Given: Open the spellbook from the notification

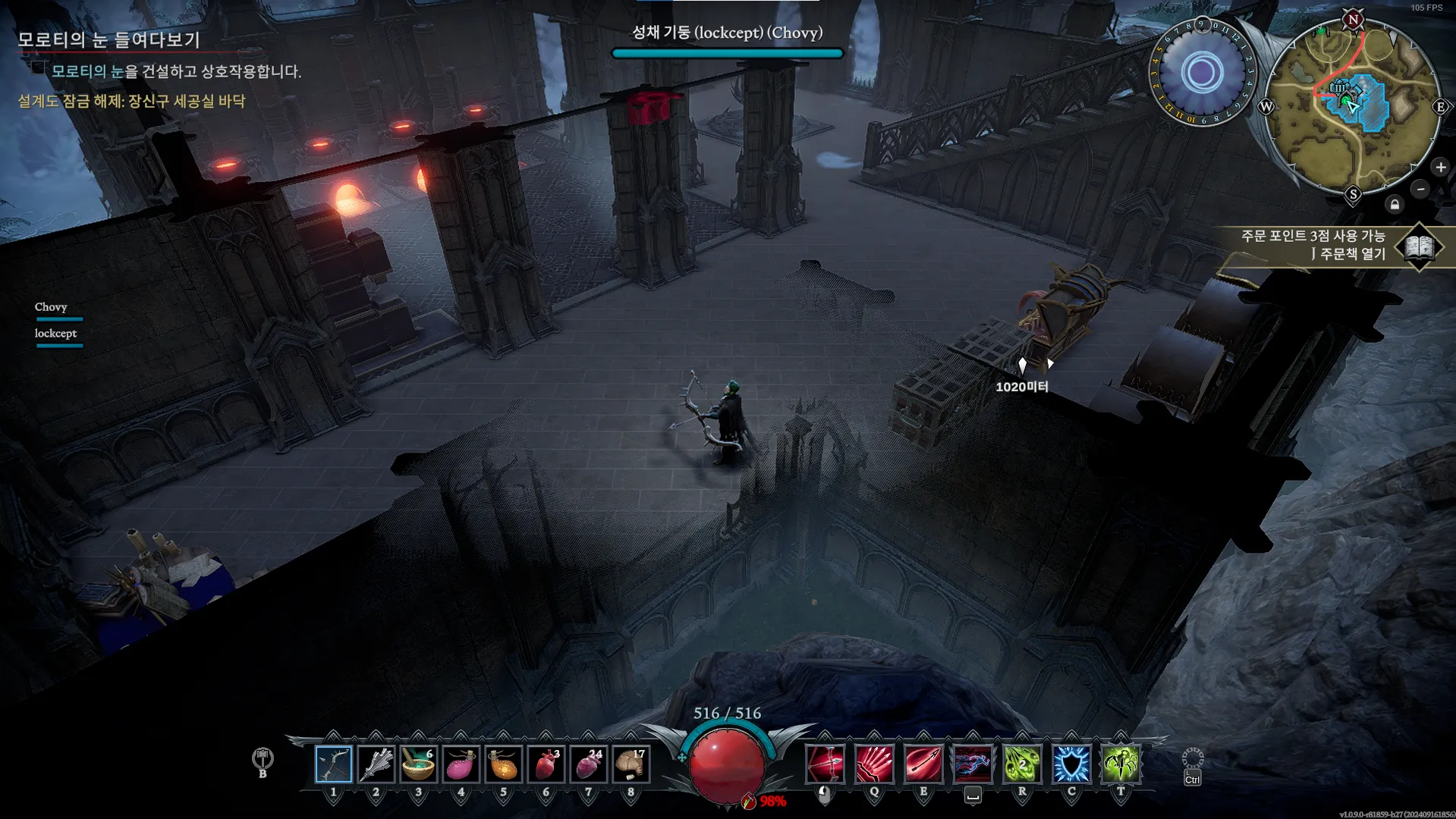Looking at the screenshot, I should coord(1420,246).
